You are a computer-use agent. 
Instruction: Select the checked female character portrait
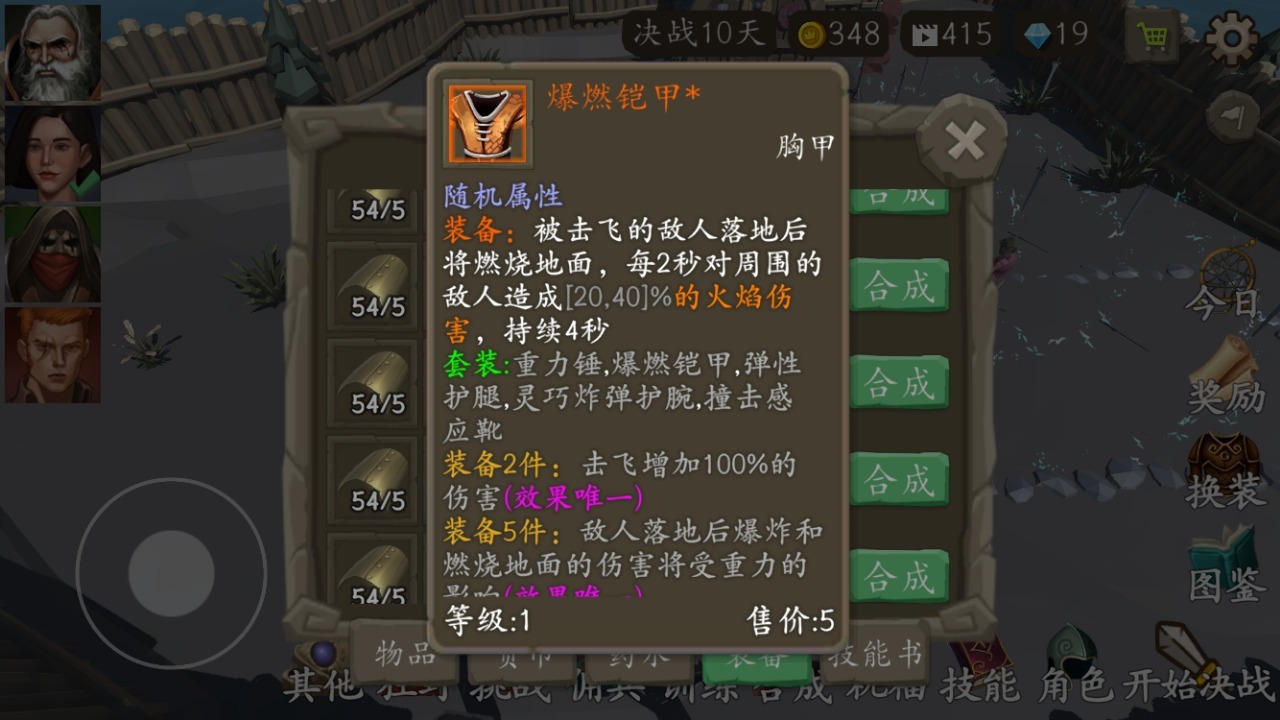[52, 150]
